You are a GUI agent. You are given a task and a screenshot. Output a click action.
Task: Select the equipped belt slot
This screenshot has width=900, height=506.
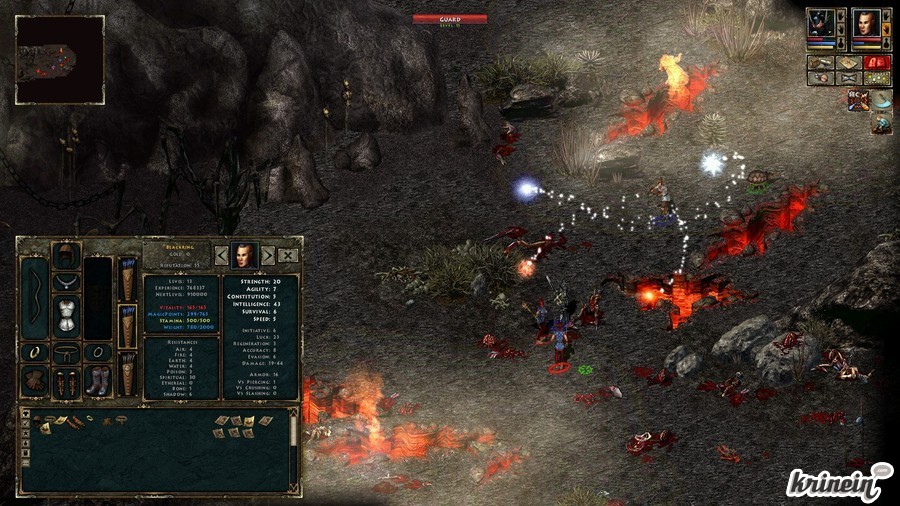pyautogui.click(x=66, y=351)
